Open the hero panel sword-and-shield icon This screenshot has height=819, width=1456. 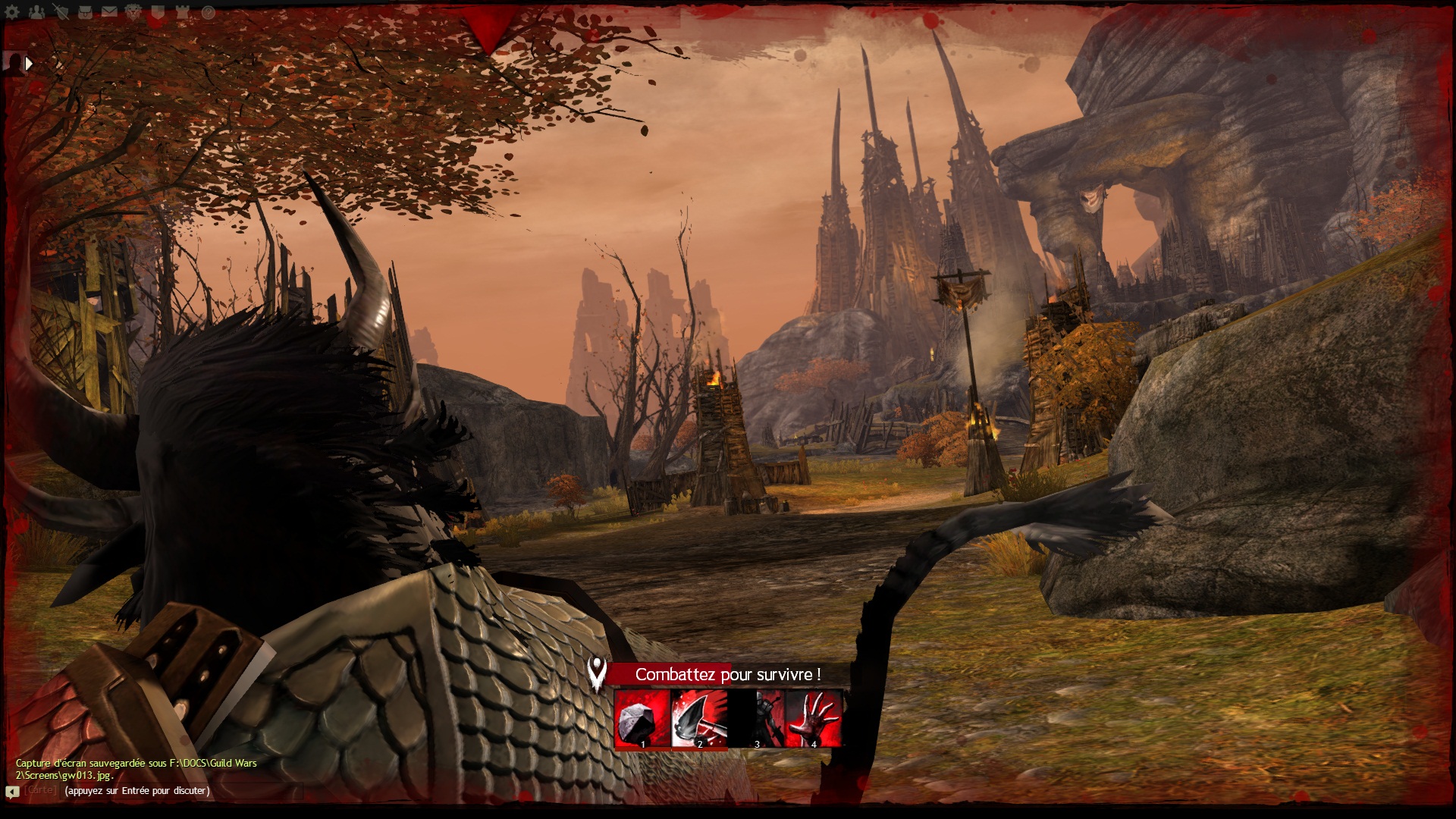61,12
